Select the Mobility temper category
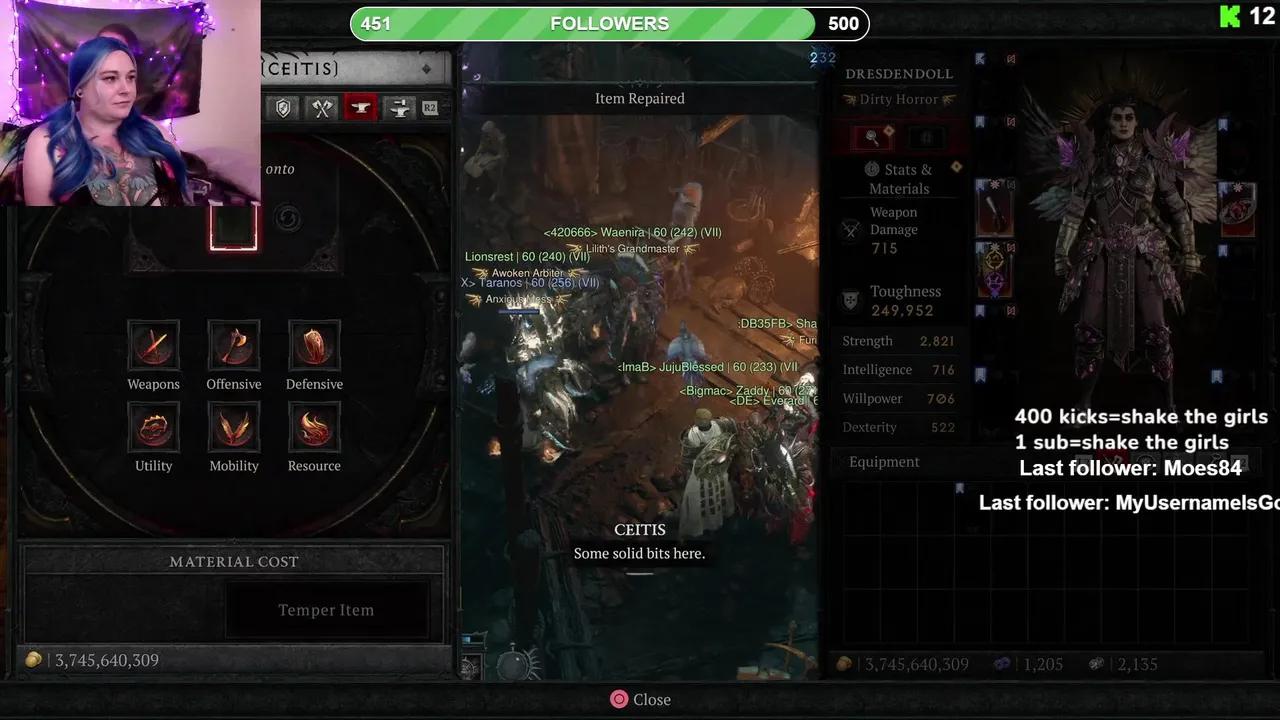Image resolution: width=1280 pixels, height=720 pixels. (234, 428)
